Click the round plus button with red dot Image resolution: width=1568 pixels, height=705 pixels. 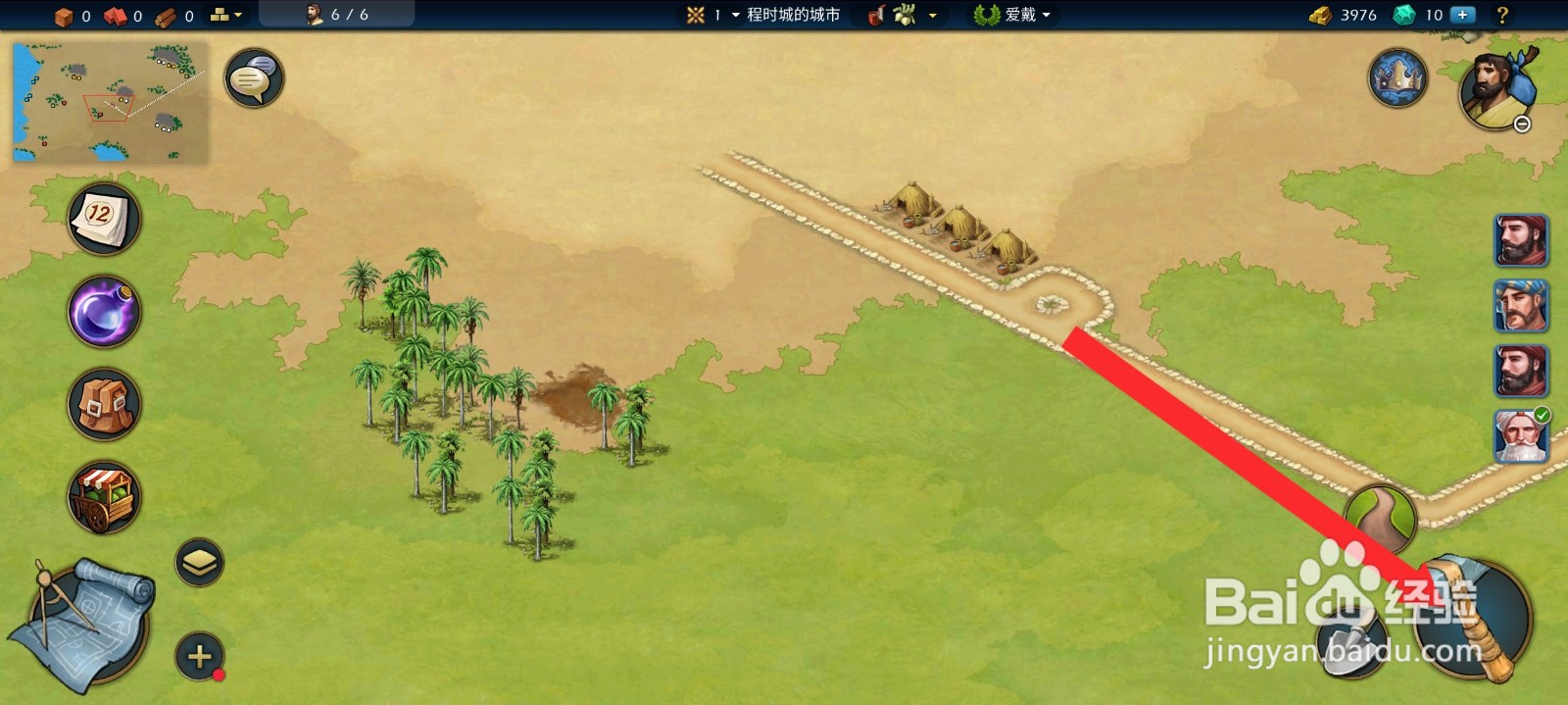pos(200,656)
